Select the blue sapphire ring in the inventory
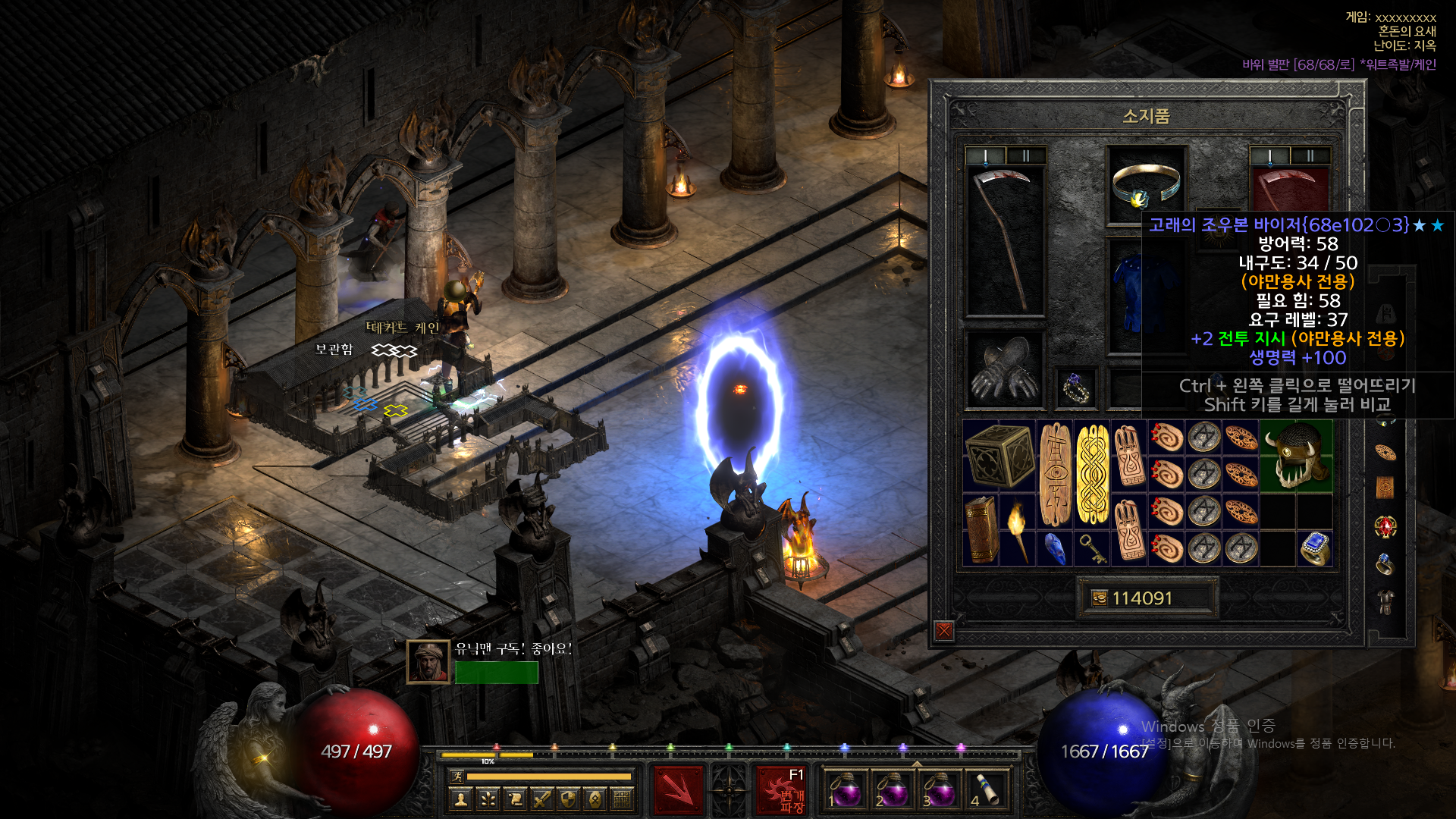 pyautogui.click(x=1315, y=548)
